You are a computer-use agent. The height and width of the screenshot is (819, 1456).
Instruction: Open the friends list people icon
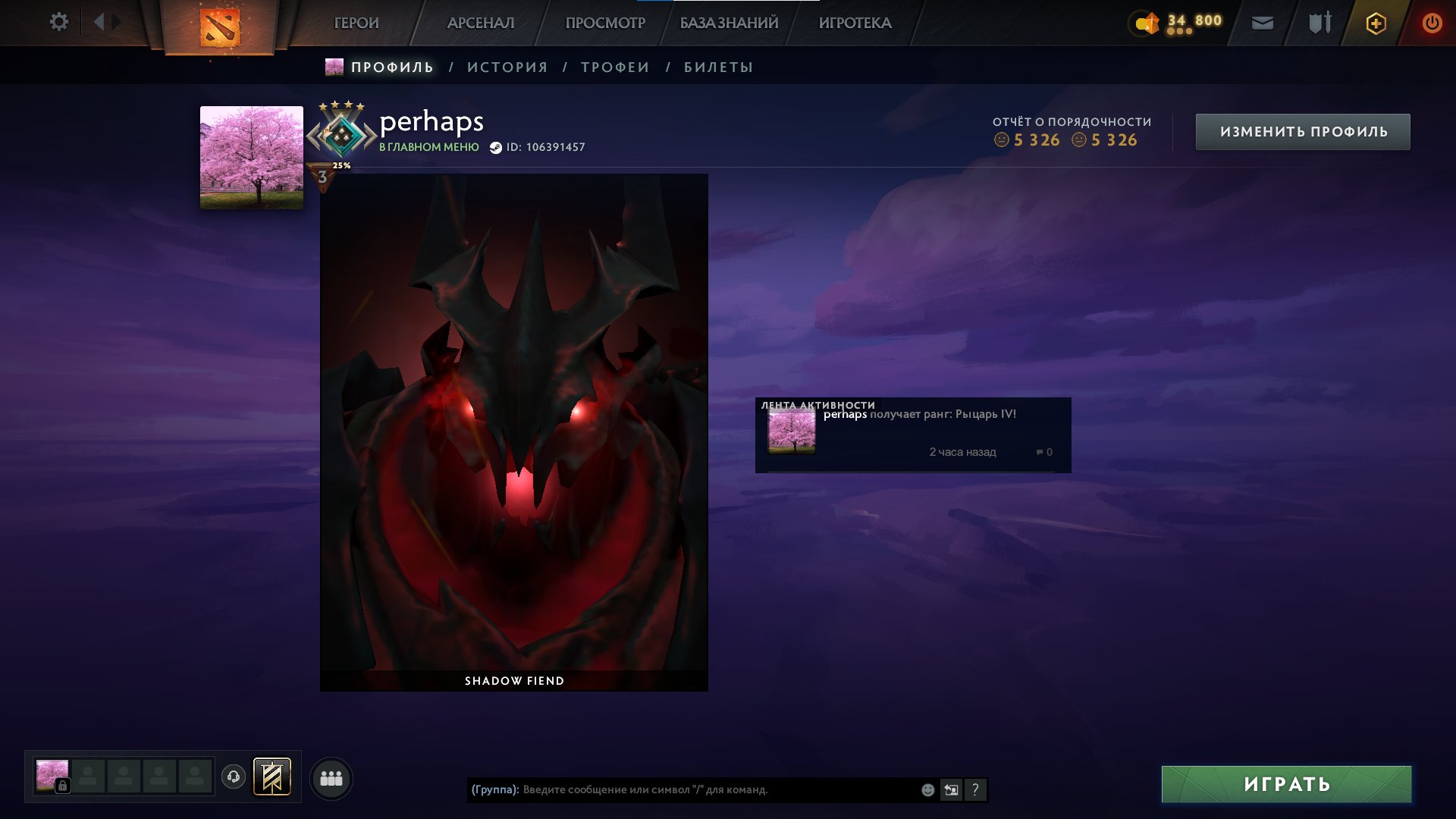click(x=331, y=777)
